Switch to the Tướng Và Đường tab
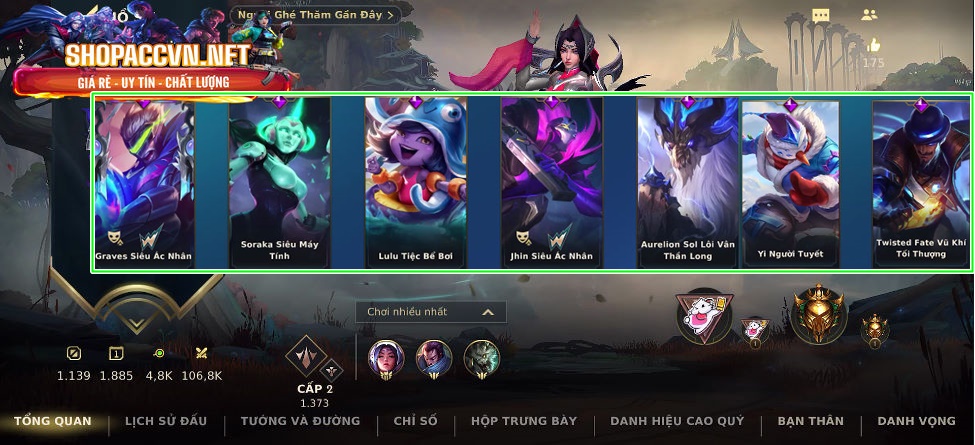Screen dimensions: 975x445 point(300,421)
